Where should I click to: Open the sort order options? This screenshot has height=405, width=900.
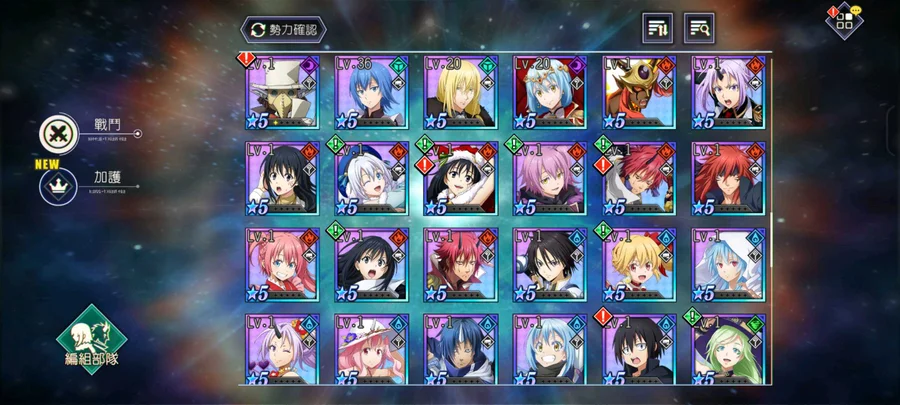[657, 28]
